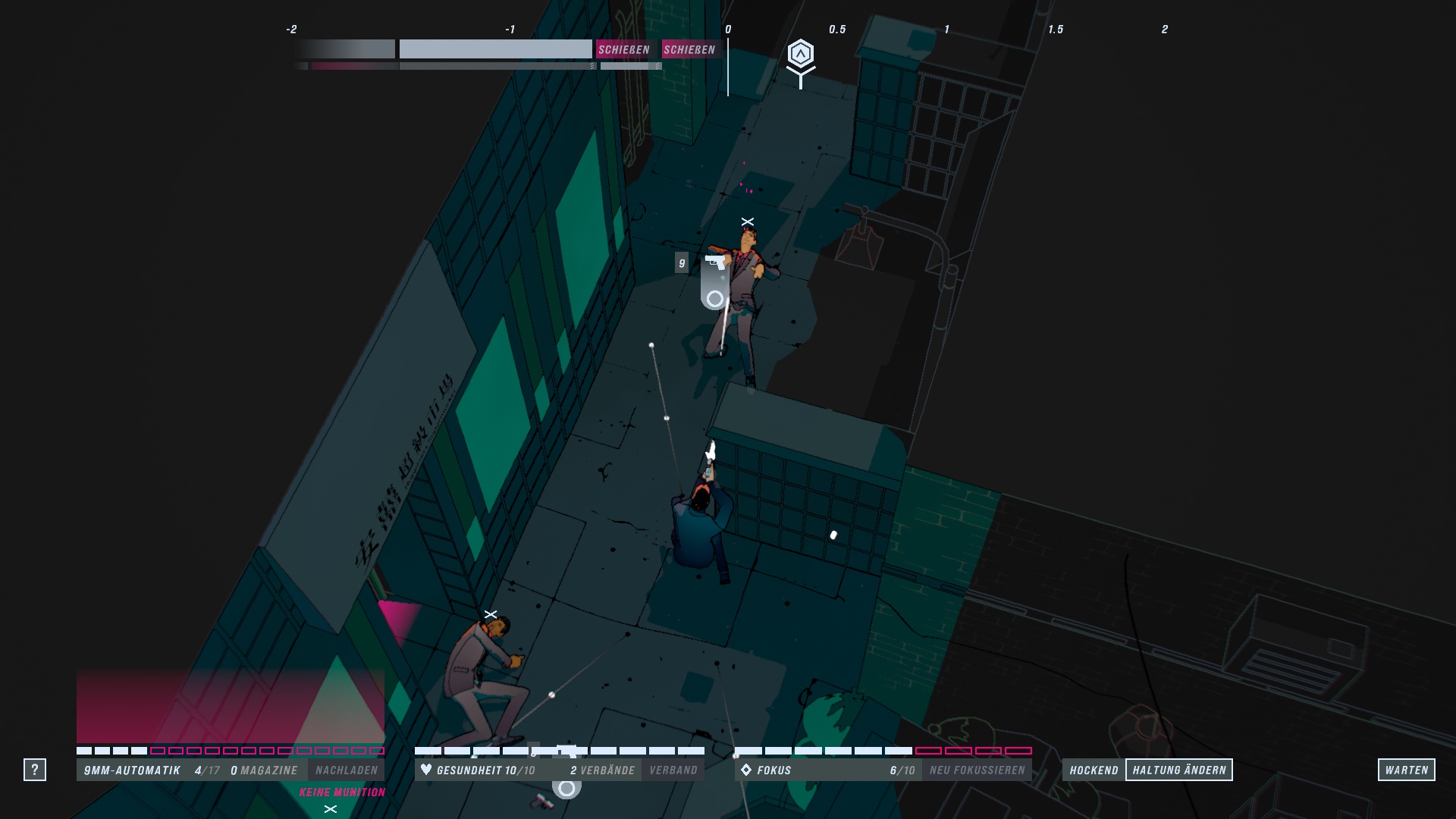Apply a bandage via the Verband button
1456x819 pixels.
[673, 769]
